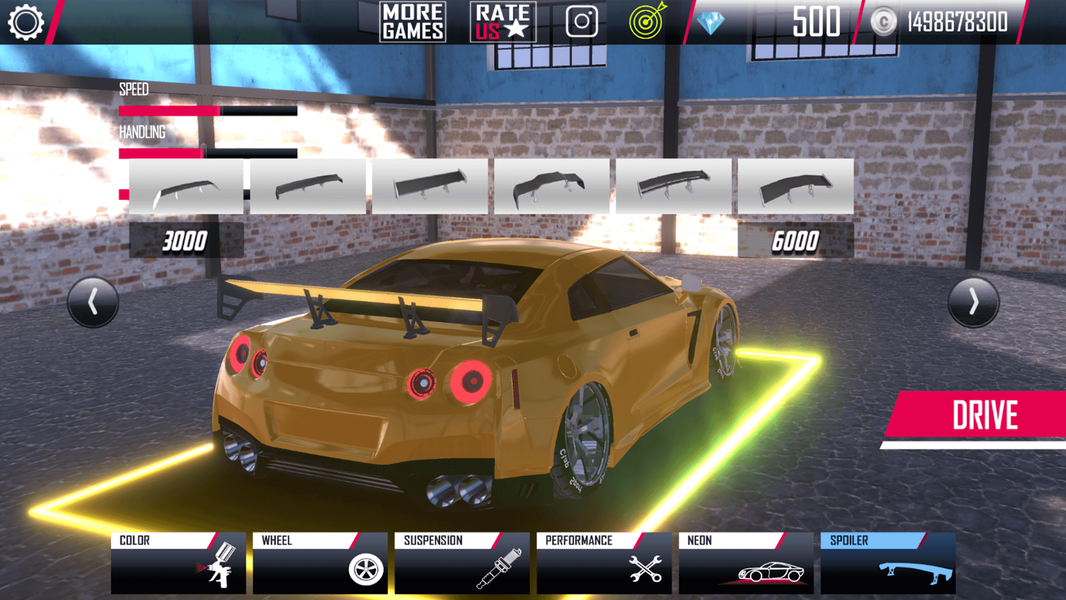The height and width of the screenshot is (600, 1066).
Task: Open the target missions icon
Action: [648, 22]
